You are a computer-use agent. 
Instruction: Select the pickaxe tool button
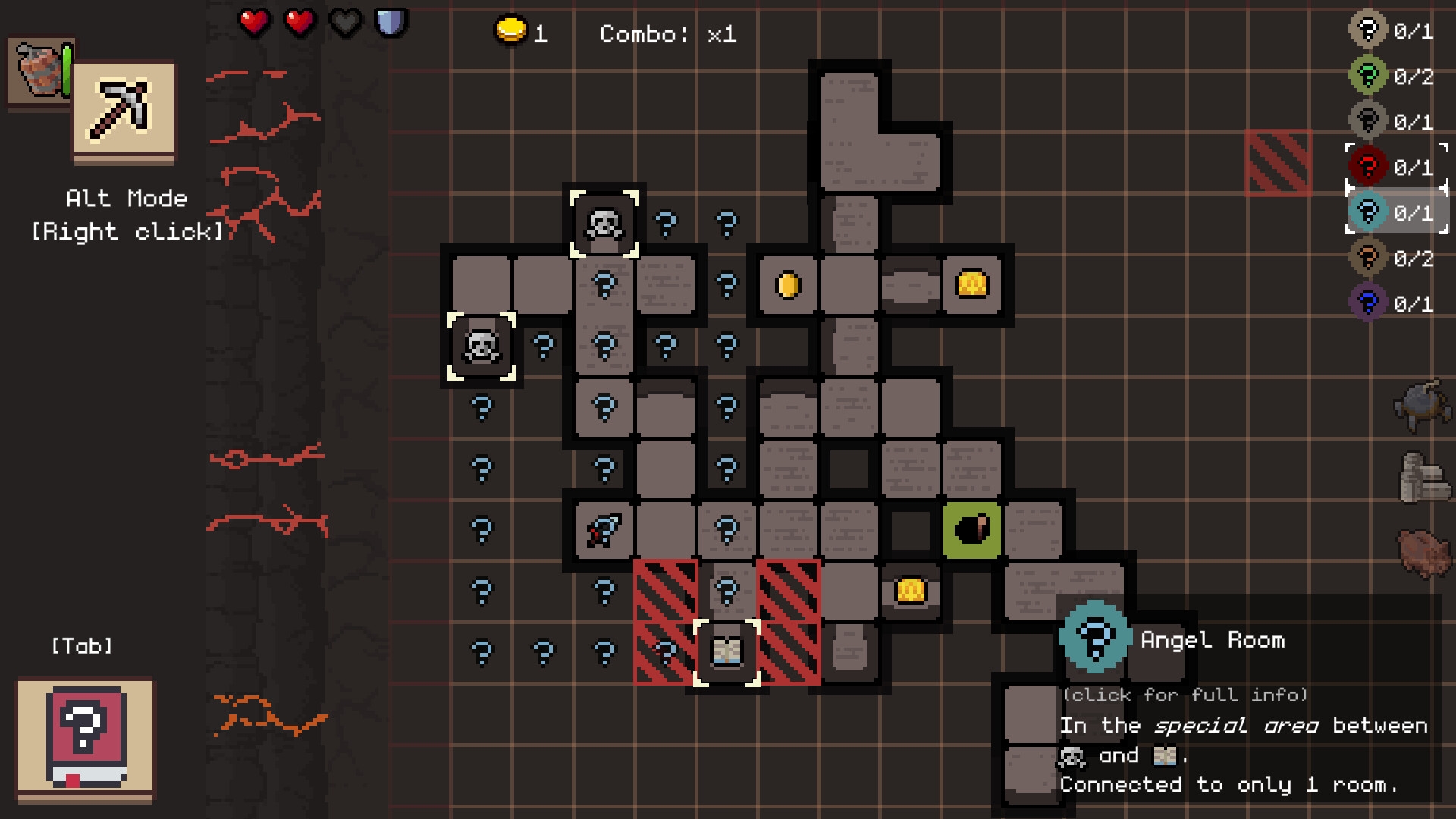pos(124,111)
